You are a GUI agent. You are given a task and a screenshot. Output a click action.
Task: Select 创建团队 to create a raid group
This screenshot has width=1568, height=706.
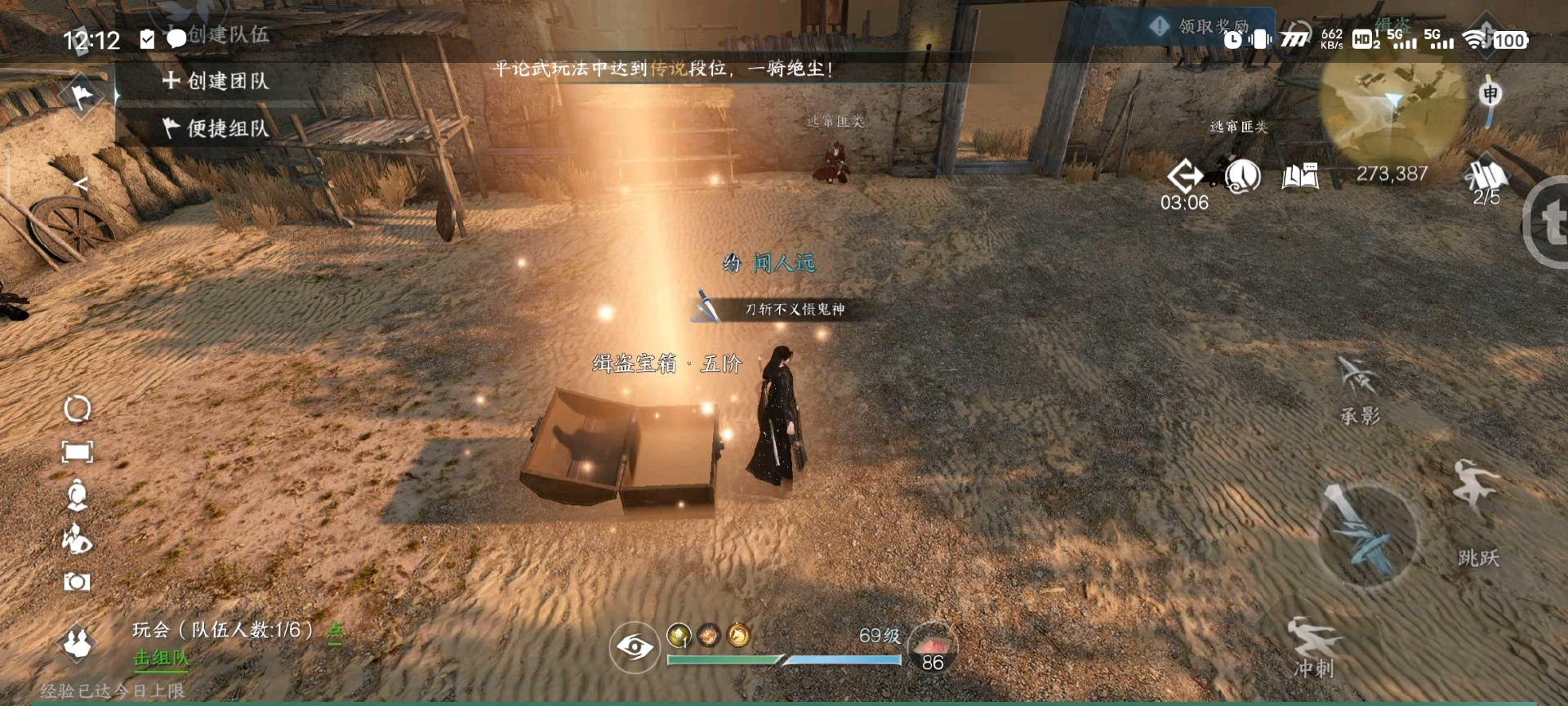pos(216,81)
